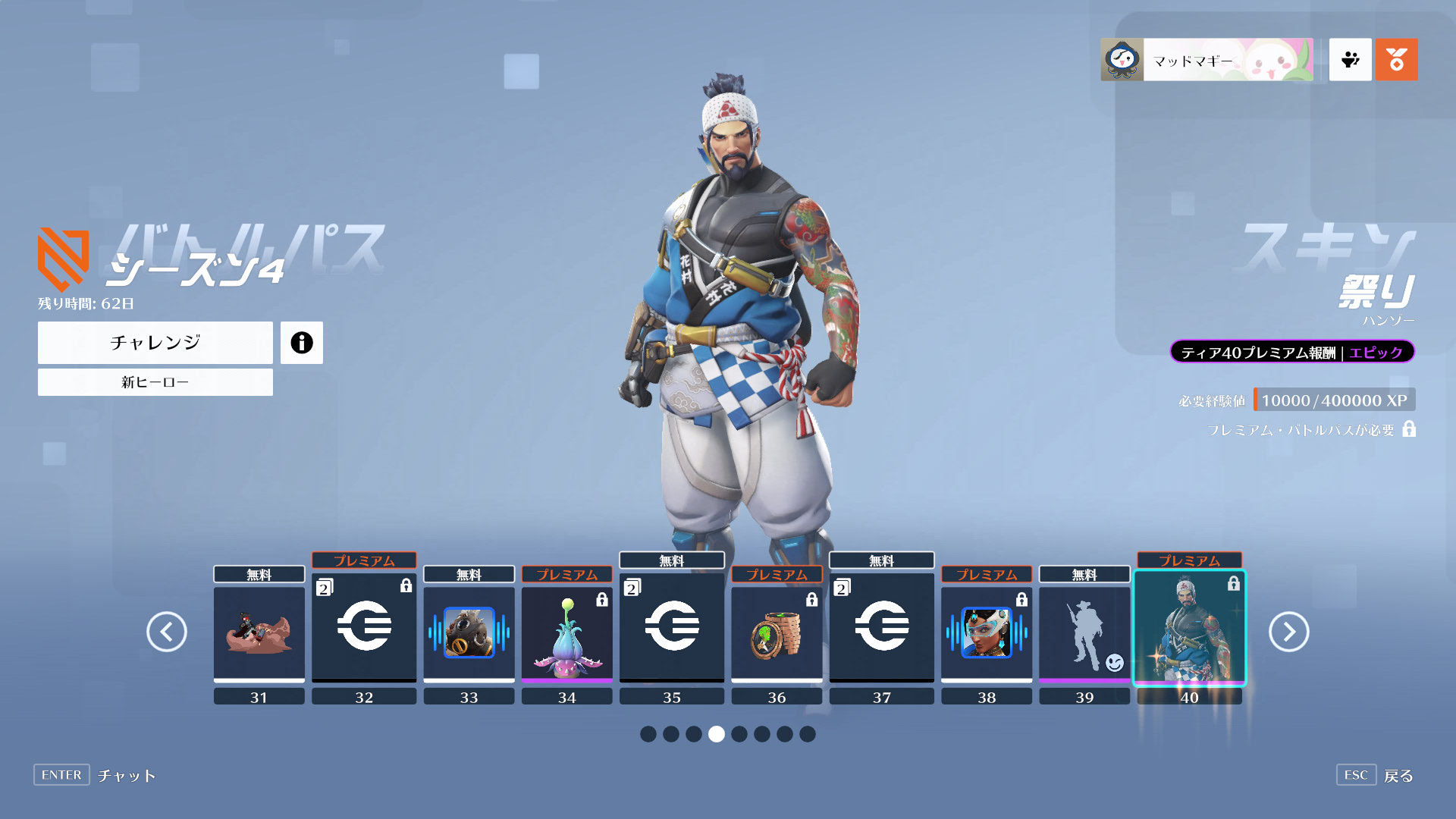Select tier 39 emote silhouette reward

tap(1084, 633)
